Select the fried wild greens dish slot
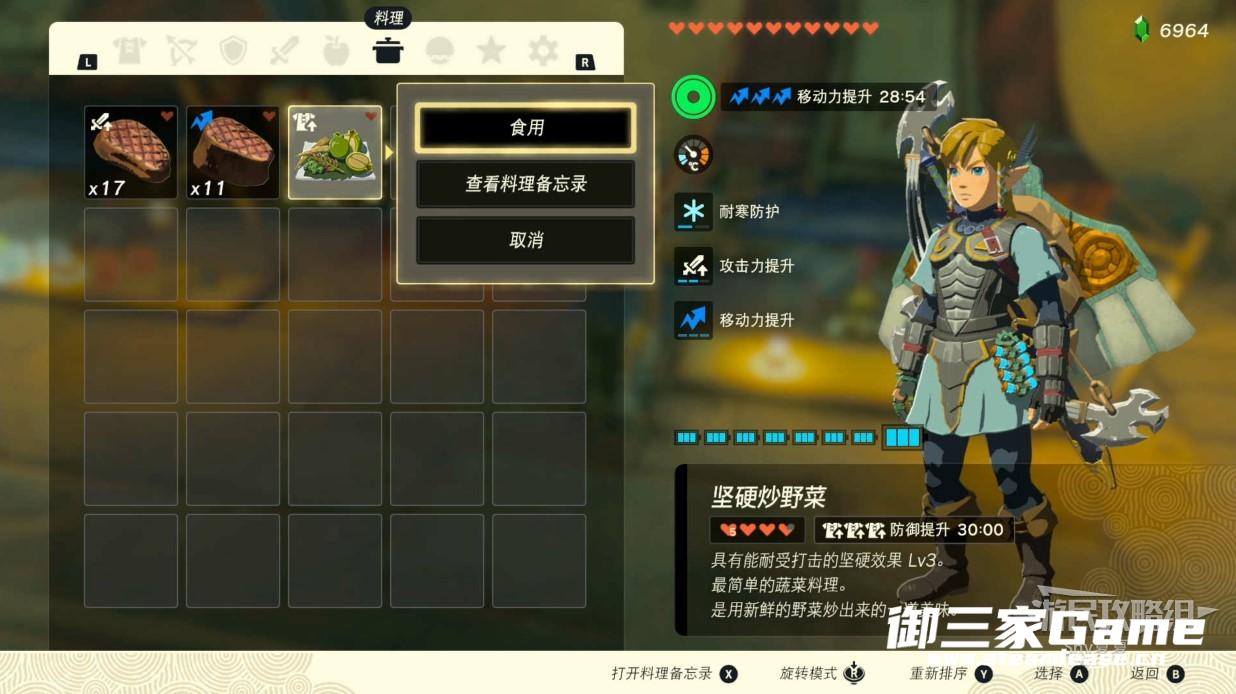 [335, 153]
